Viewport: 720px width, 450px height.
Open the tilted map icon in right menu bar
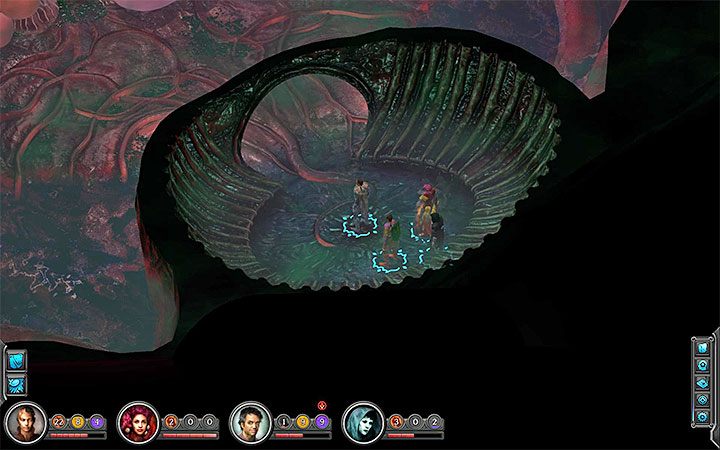702,382
